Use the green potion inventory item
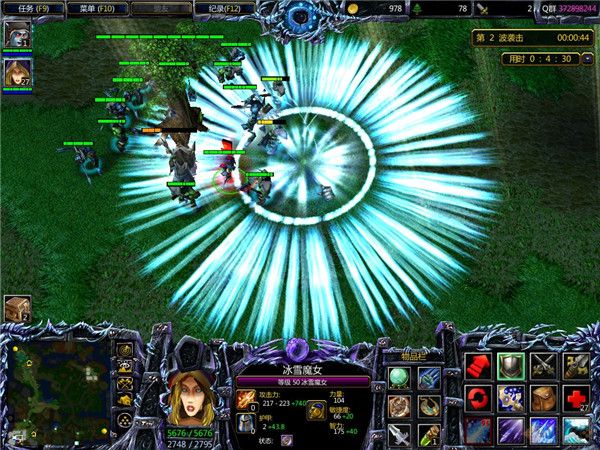 point(429,434)
